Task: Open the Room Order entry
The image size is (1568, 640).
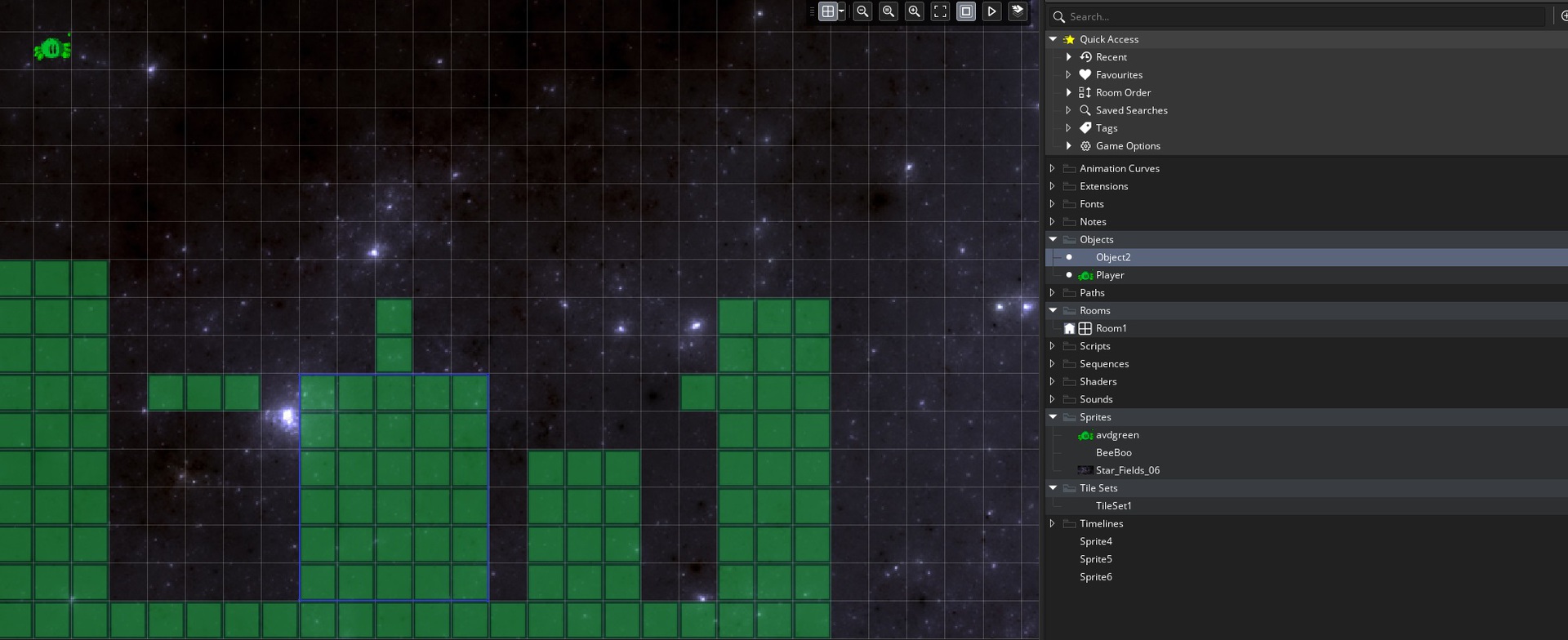Action: (1124, 92)
